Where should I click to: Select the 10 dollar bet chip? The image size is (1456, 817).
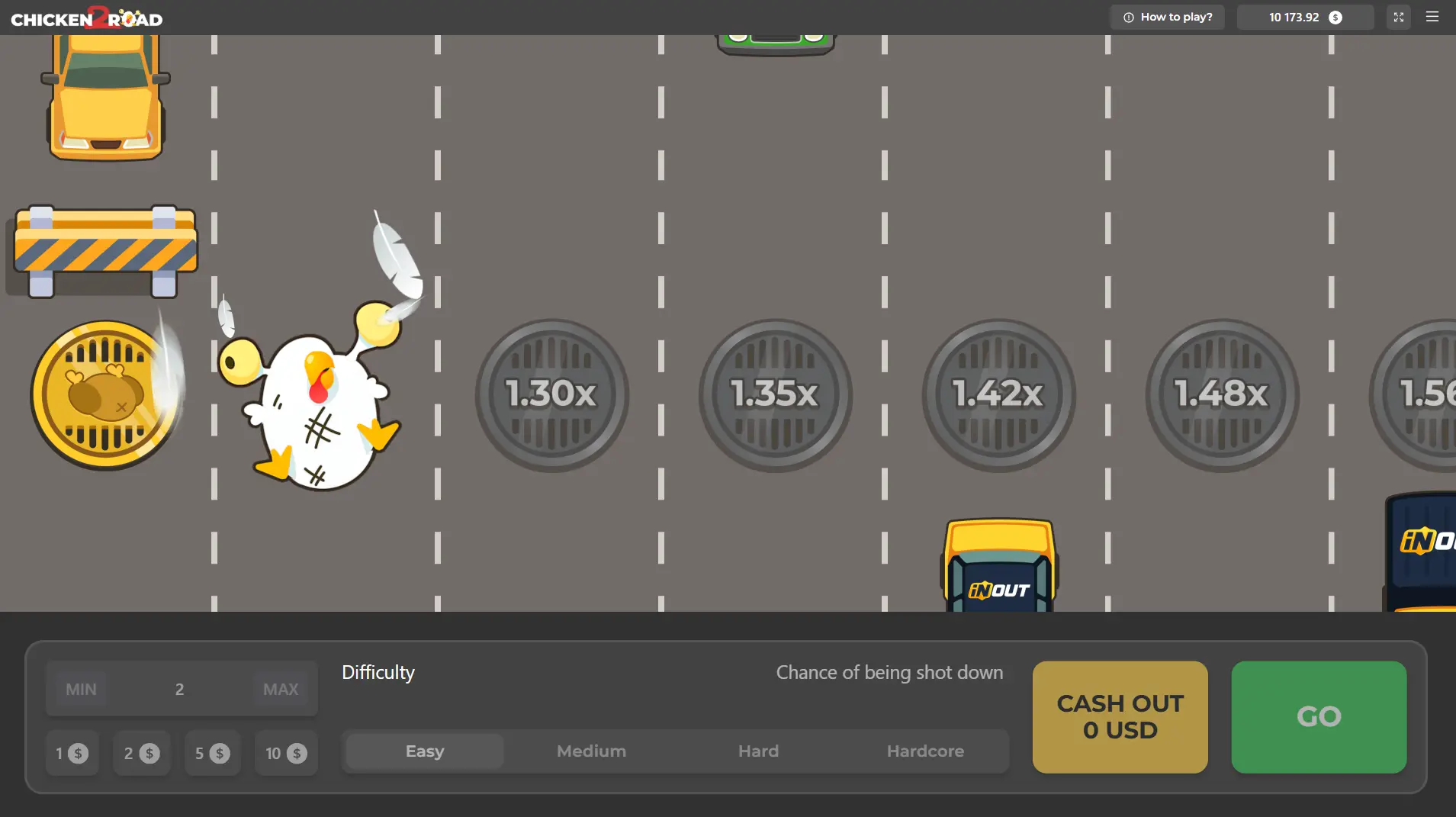point(285,753)
